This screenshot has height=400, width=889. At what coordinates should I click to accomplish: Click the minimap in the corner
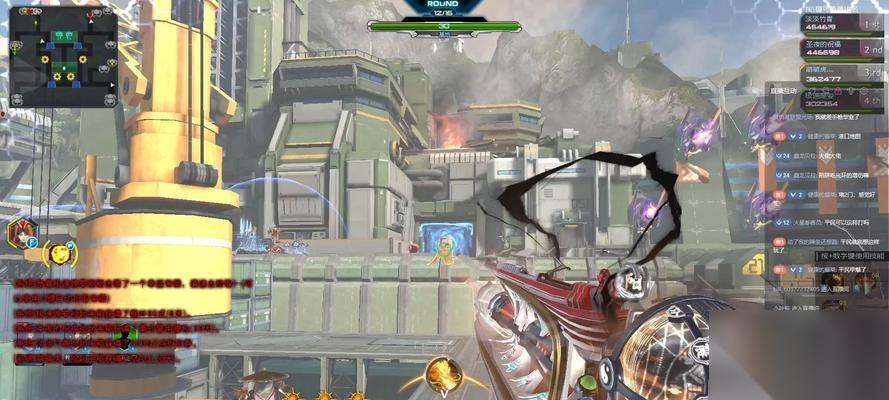click(62, 57)
